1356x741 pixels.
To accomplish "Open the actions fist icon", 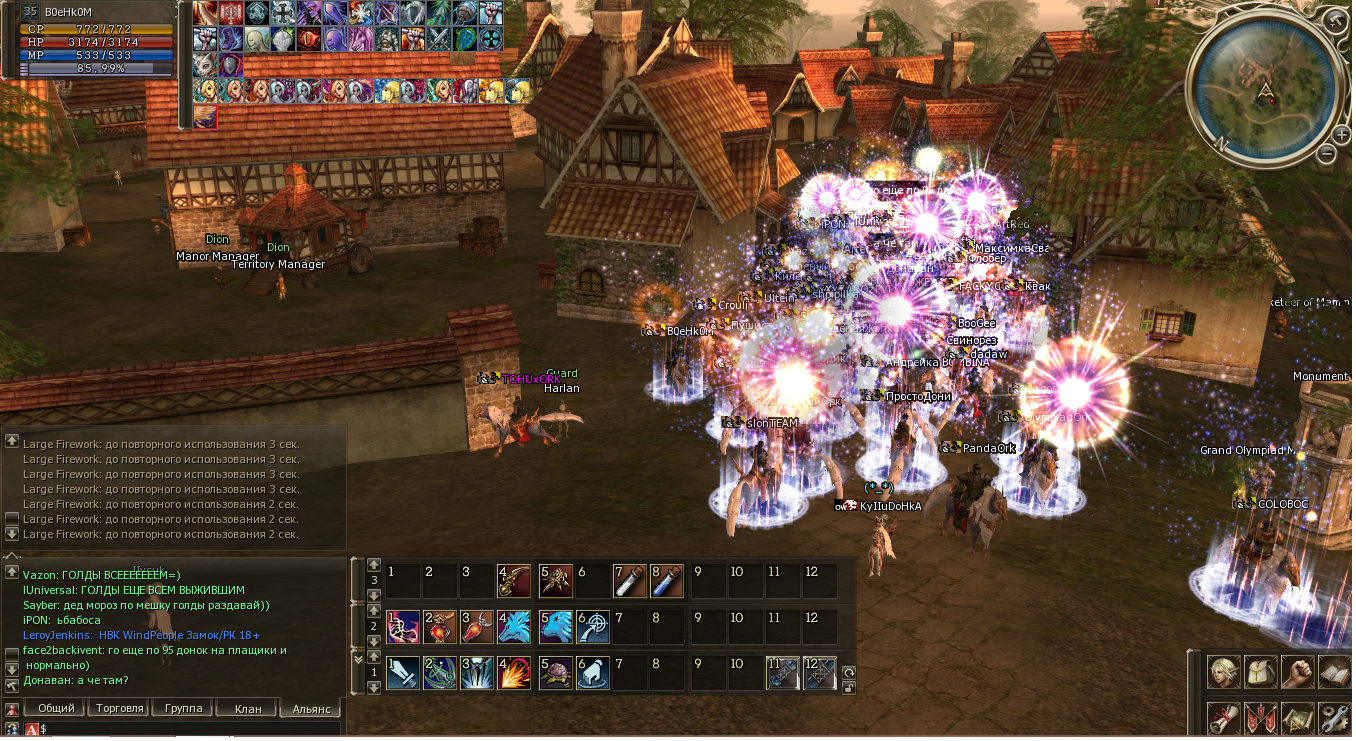I will (x=1297, y=671).
